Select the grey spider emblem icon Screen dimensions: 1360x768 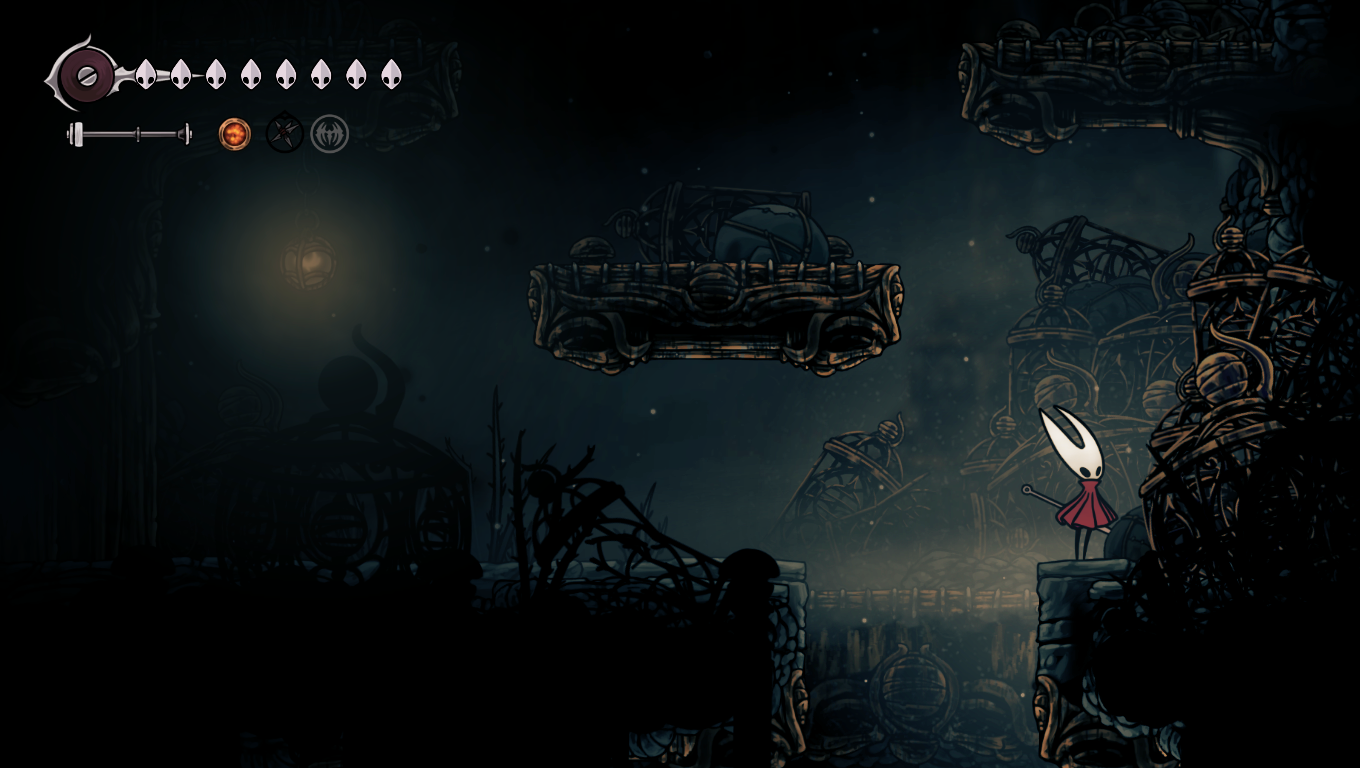tap(329, 134)
